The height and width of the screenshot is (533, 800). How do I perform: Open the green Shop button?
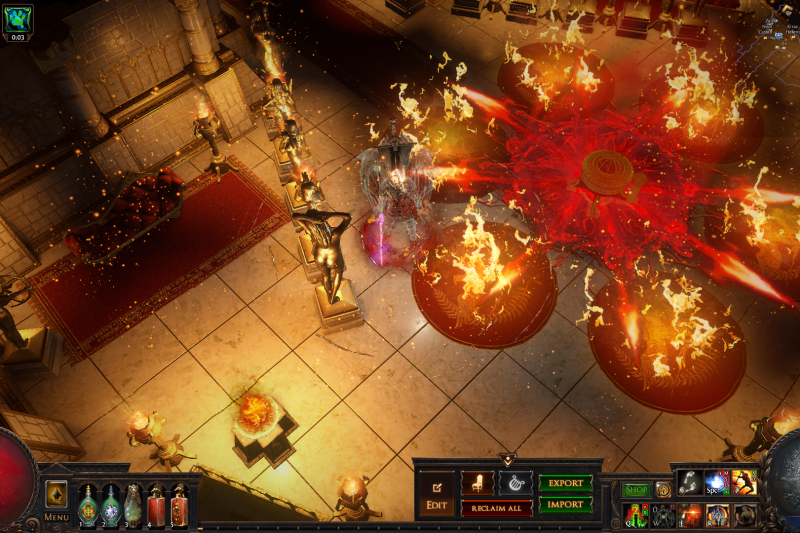pyautogui.click(x=636, y=490)
